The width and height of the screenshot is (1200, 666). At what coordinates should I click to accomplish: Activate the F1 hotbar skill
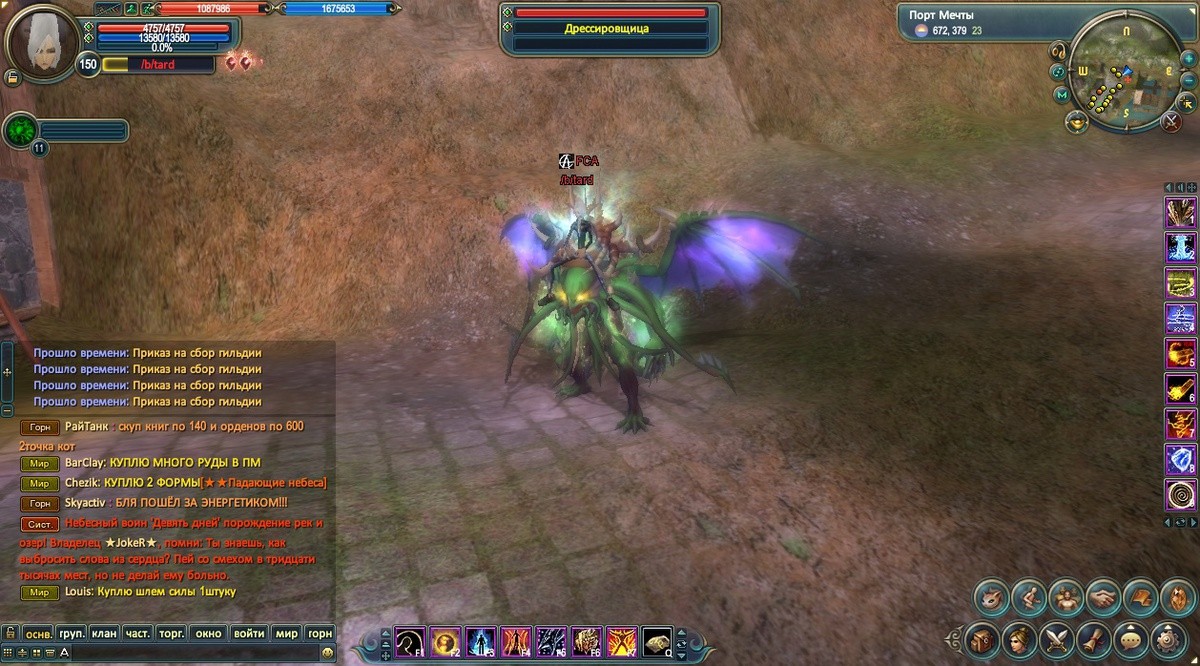tap(409, 640)
